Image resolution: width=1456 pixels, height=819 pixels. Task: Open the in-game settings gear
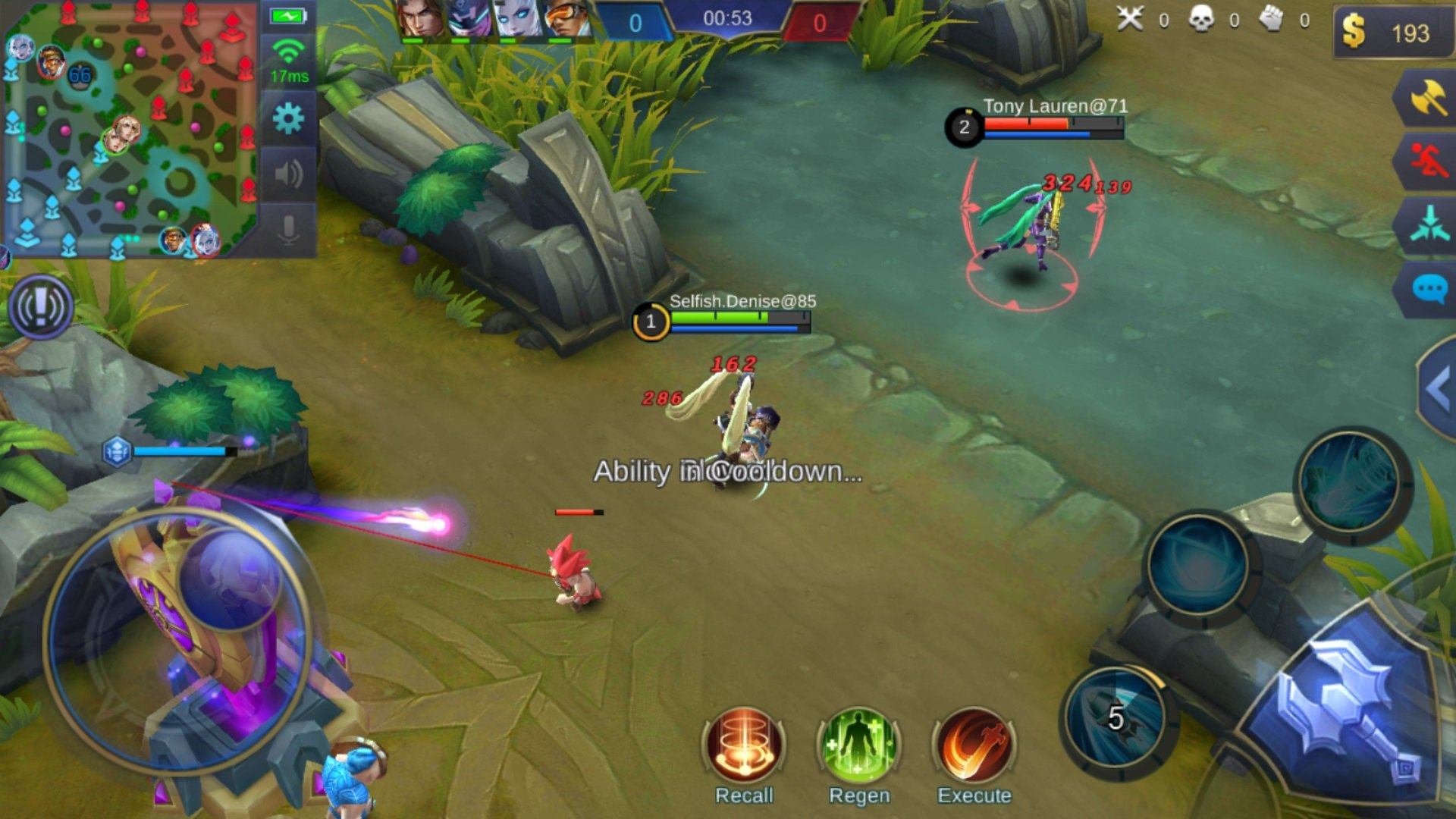point(288,118)
